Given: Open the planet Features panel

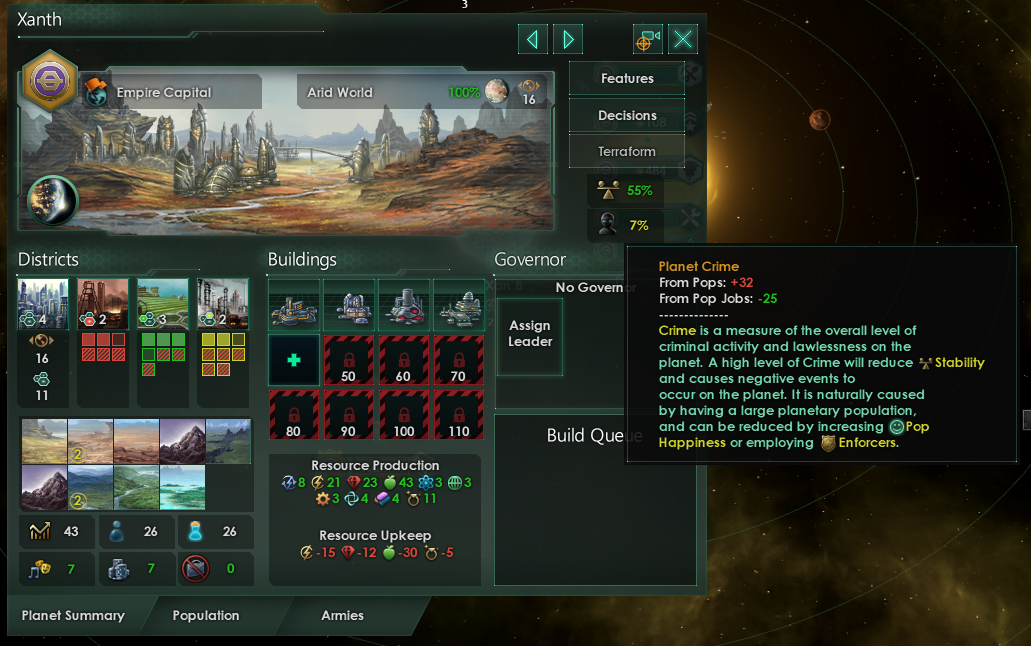Looking at the screenshot, I should (627, 79).
